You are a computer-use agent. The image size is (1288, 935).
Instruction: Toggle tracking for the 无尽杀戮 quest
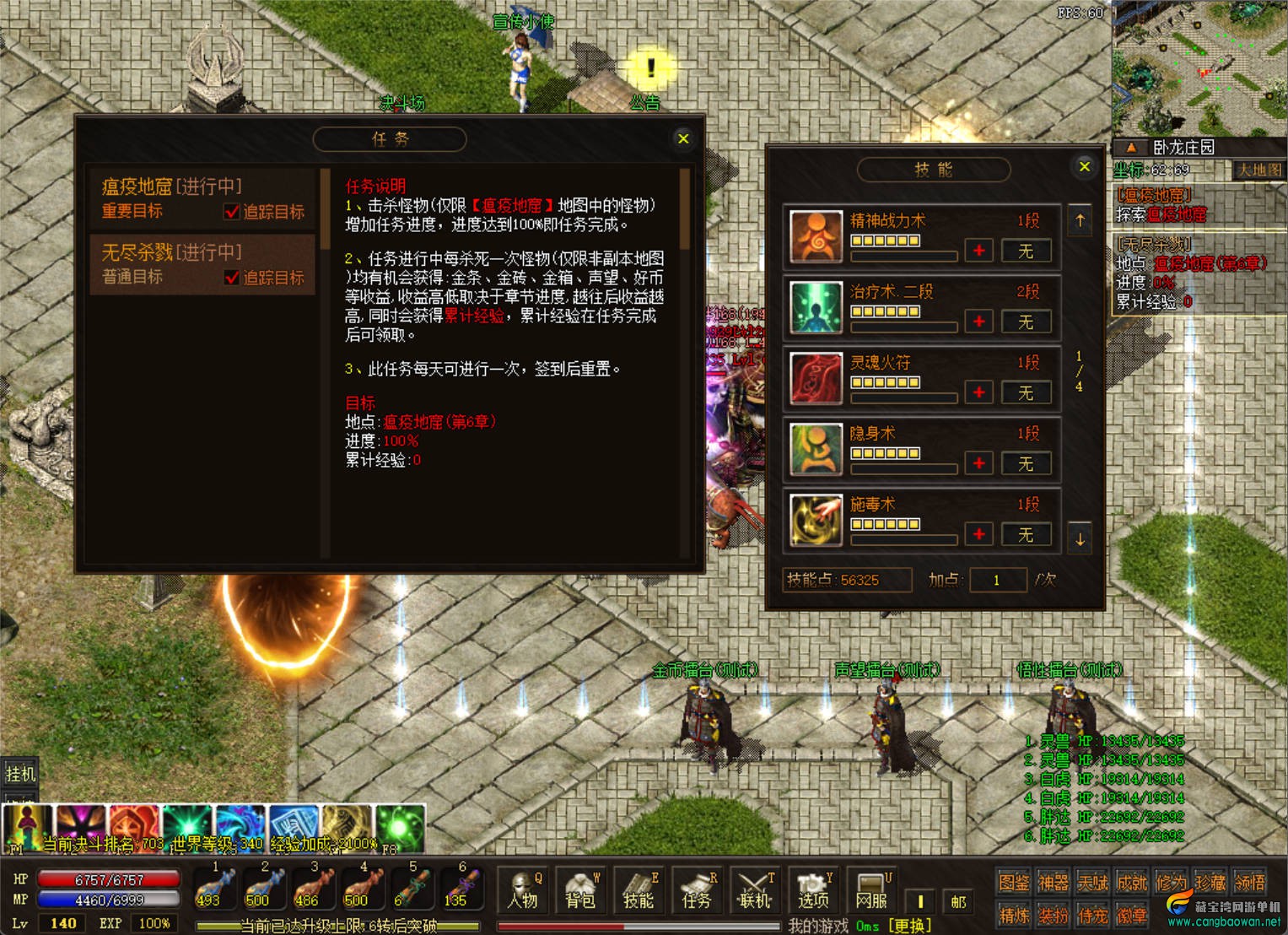pyautogui.click(x=232, y=278)
